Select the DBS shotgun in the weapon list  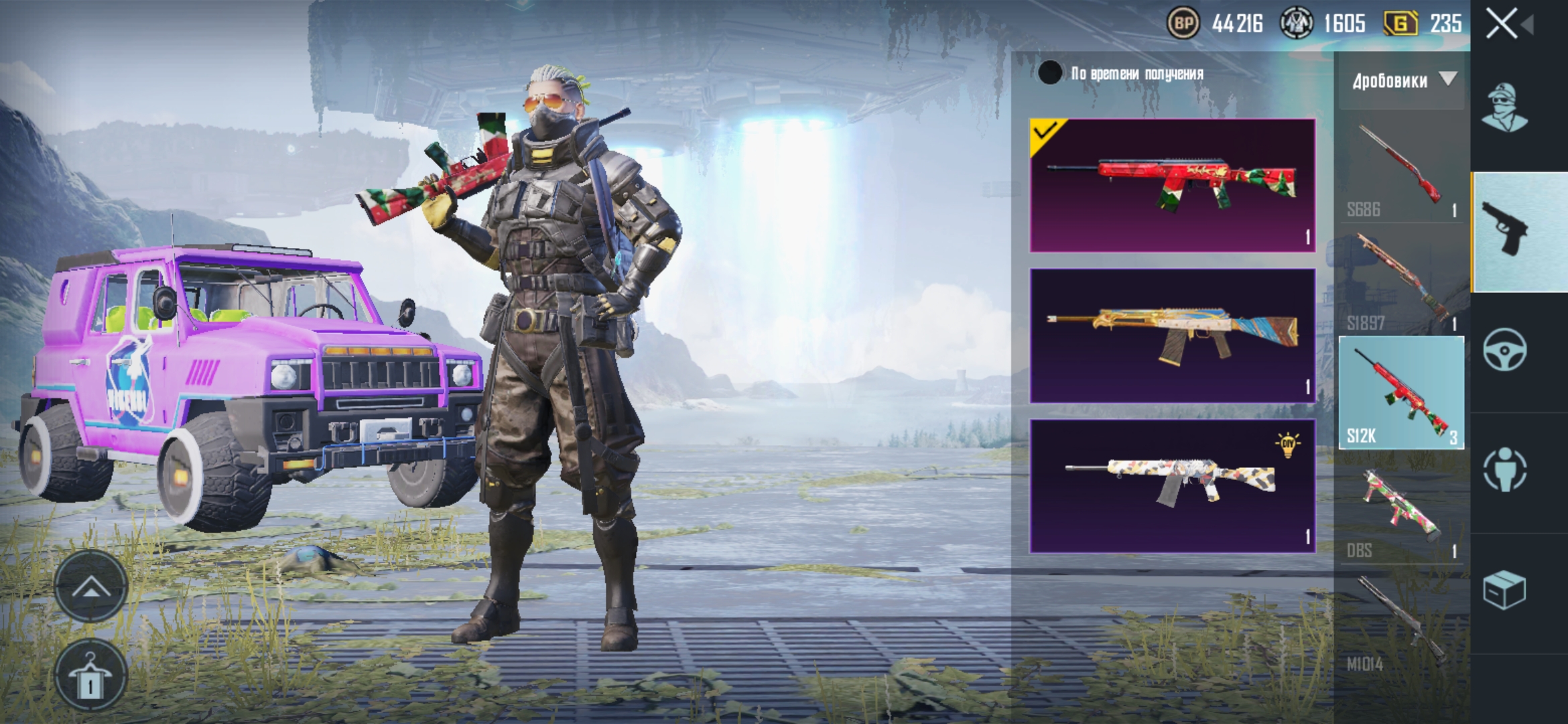[x=1401, y=511]
